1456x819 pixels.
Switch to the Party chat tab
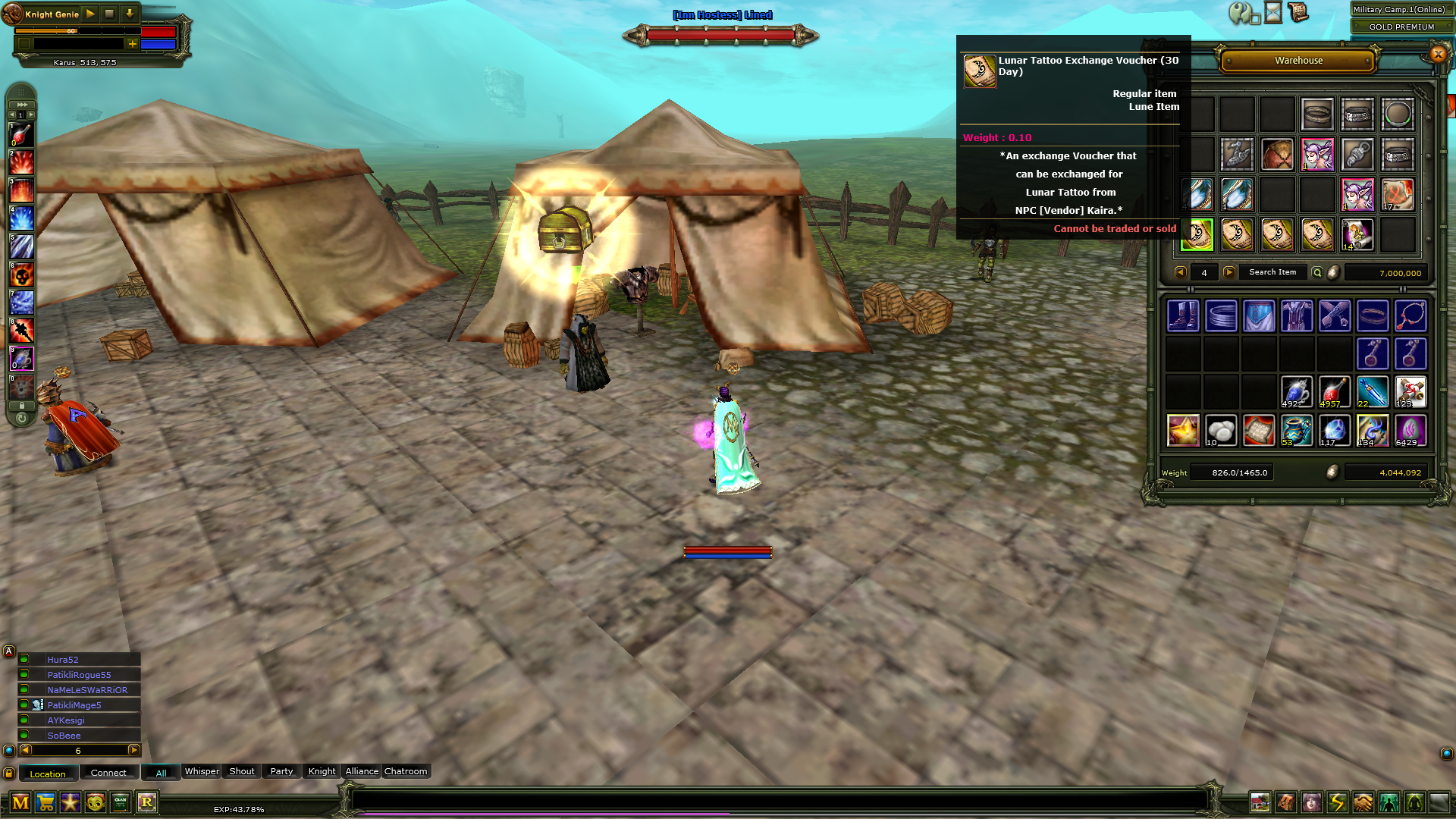281,771
